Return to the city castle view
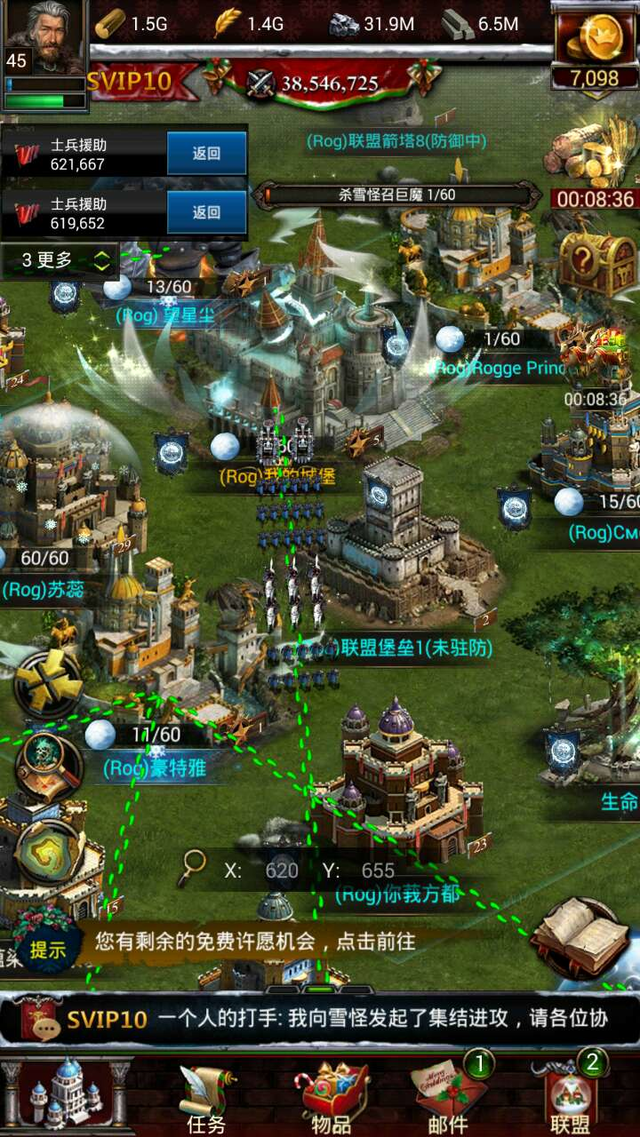The width and height of the screenshot is (640, 1137). 65,1093
